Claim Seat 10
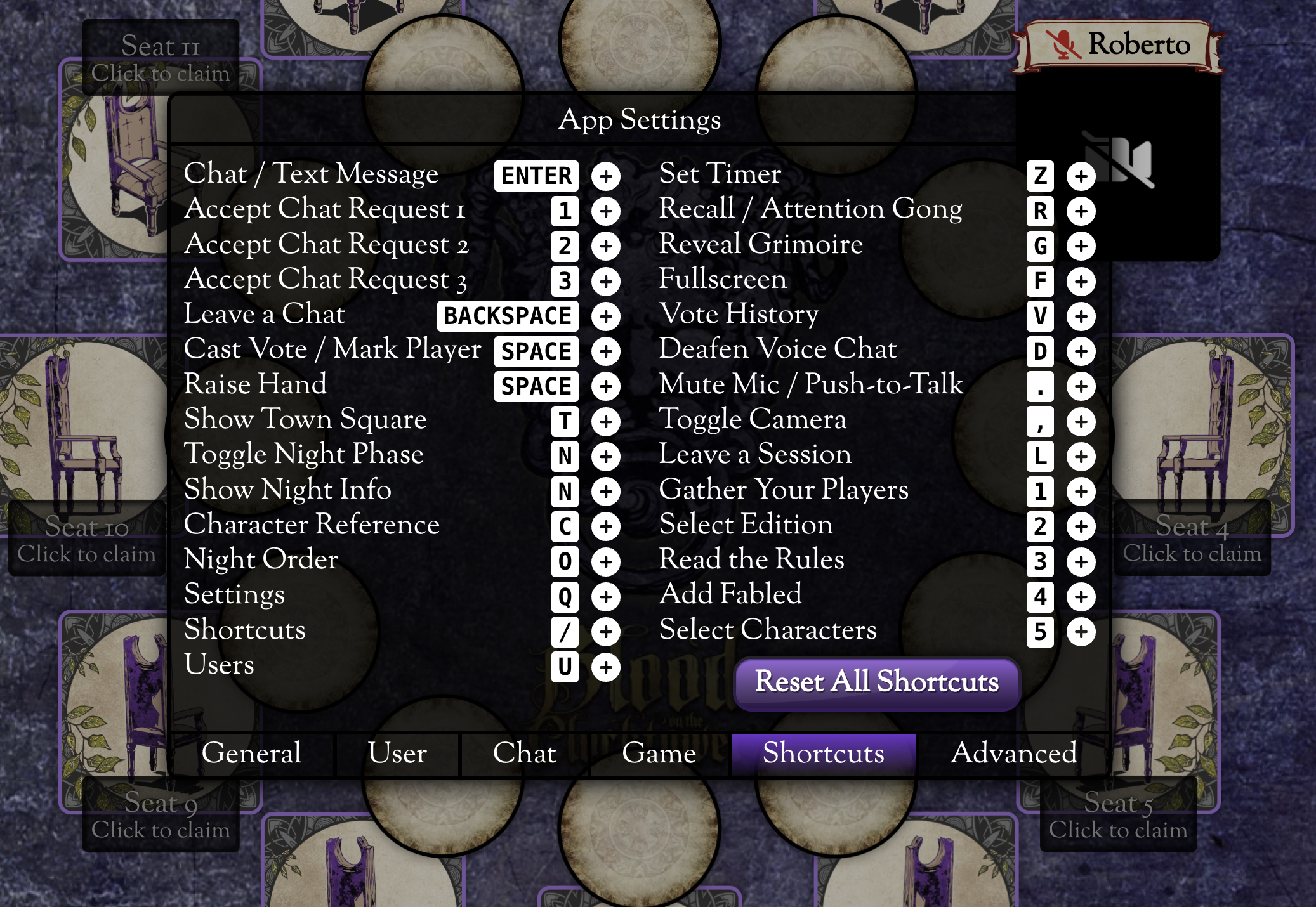The image size is (1316, 907). coord(87,539)
